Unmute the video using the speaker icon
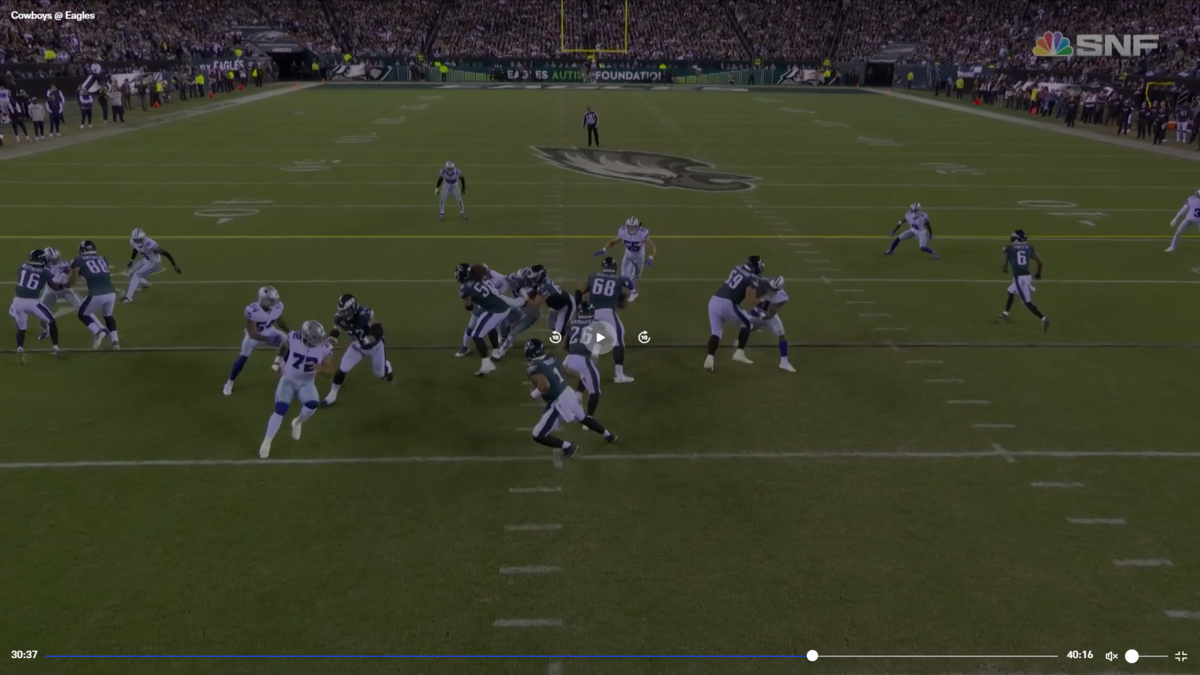The image size is (1200, 675). coord(1111,656)
